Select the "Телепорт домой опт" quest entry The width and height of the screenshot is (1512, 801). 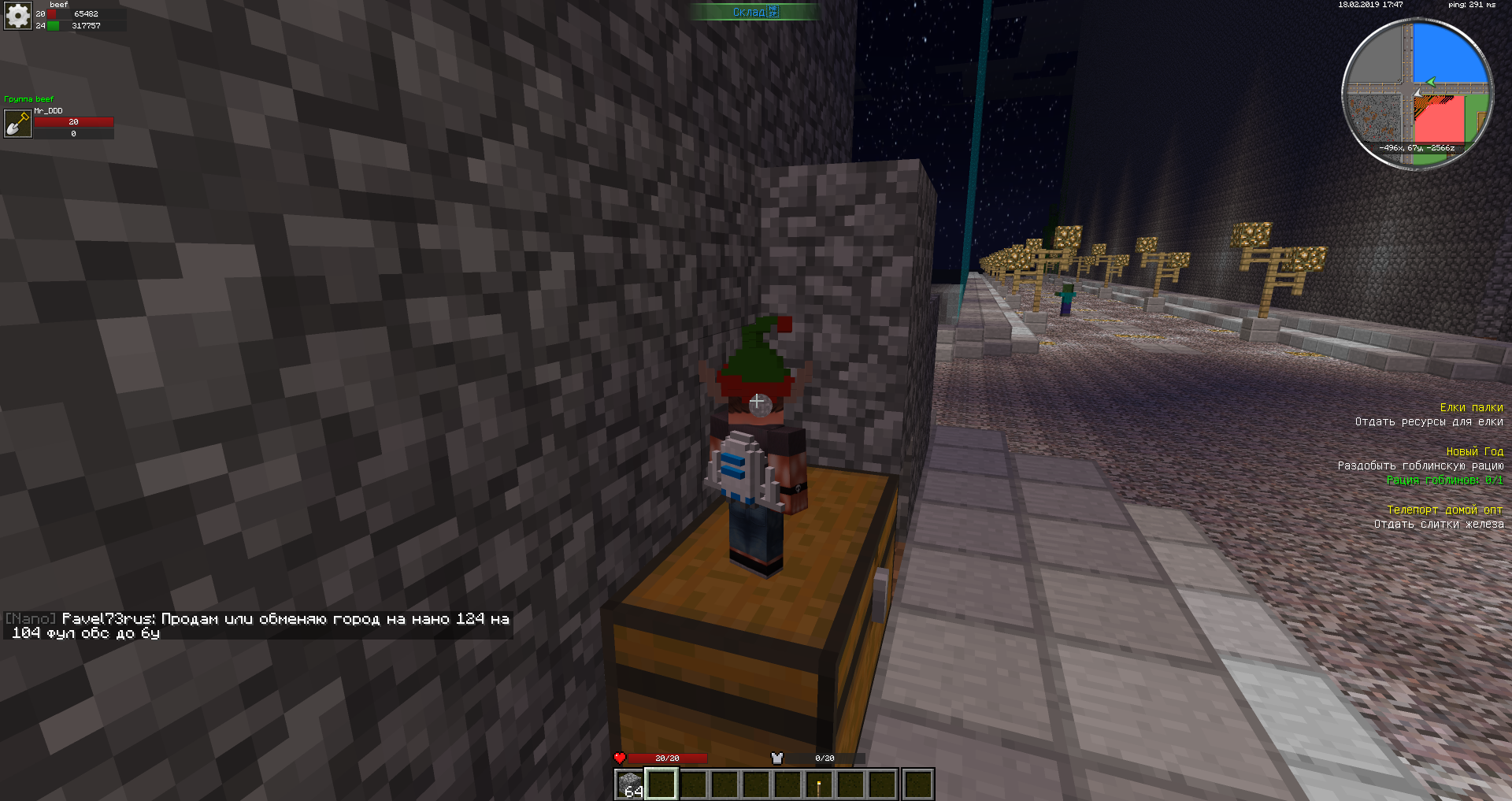(1444, 510)
